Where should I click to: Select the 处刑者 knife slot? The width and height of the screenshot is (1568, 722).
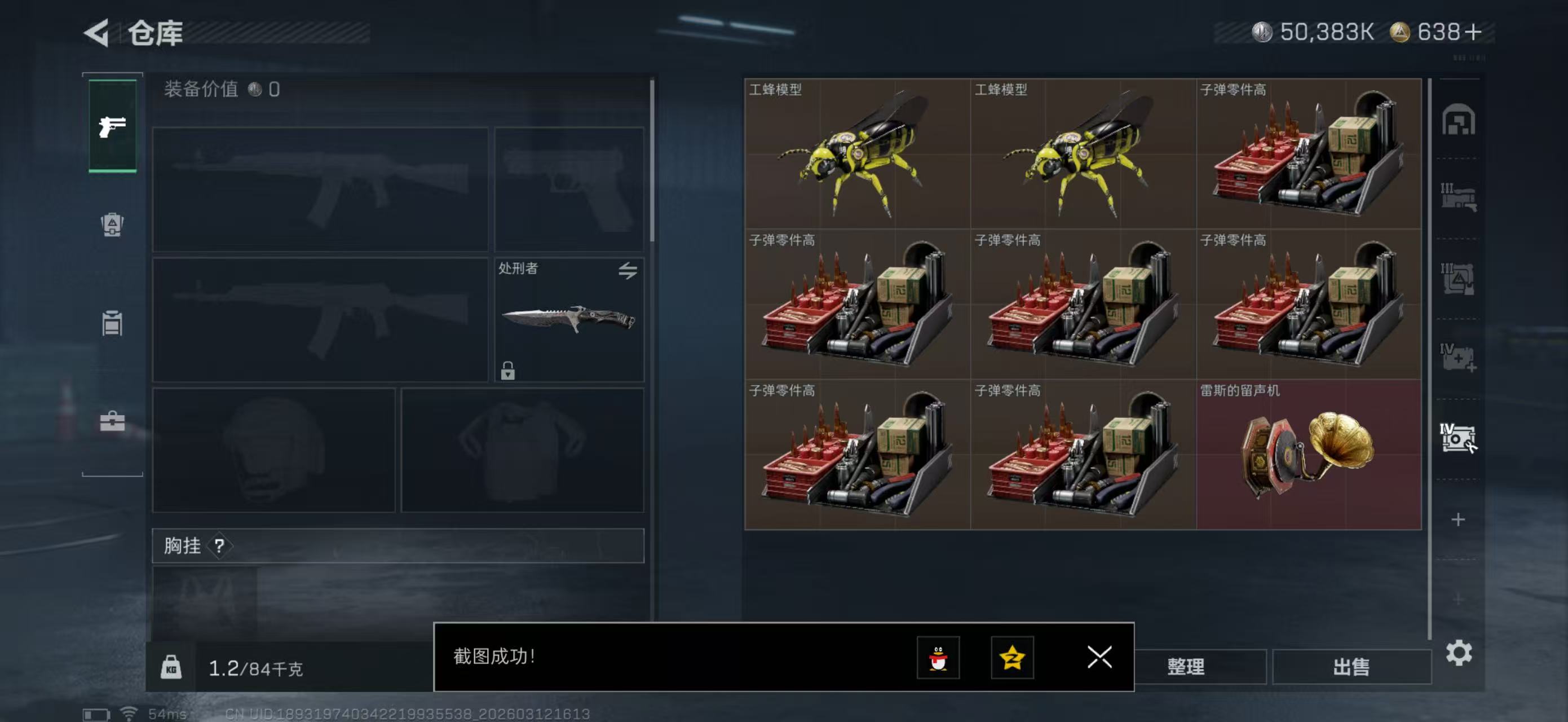tap(568, 320)
